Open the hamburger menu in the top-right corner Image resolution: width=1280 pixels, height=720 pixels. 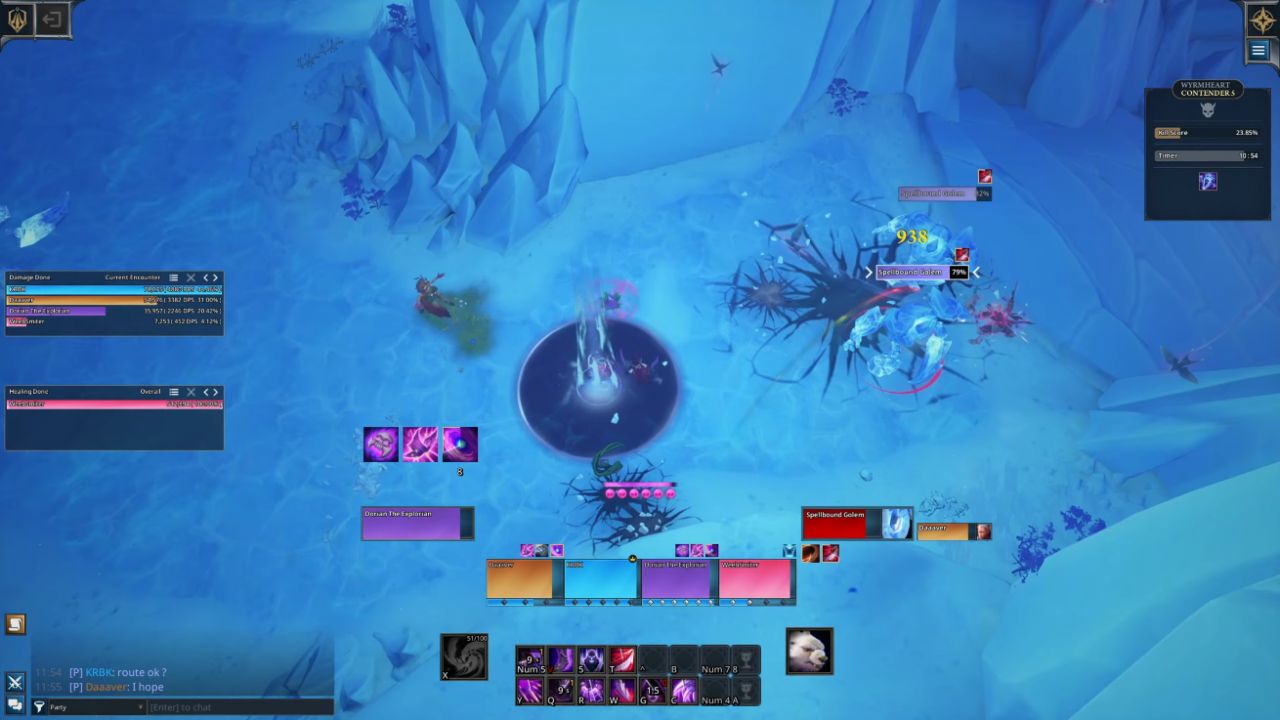pos(1259,51)
